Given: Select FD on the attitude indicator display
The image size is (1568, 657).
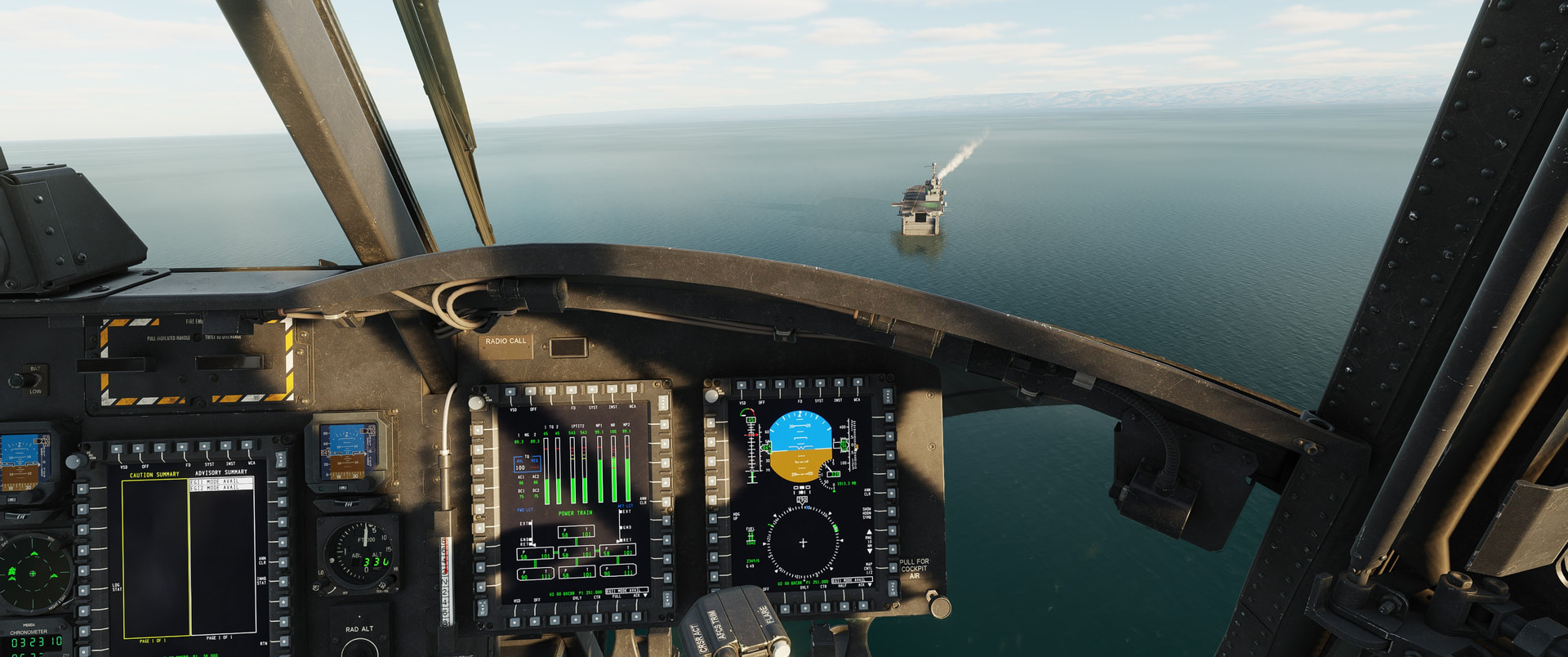Looking at the screenshot, I should coord(800,385).
